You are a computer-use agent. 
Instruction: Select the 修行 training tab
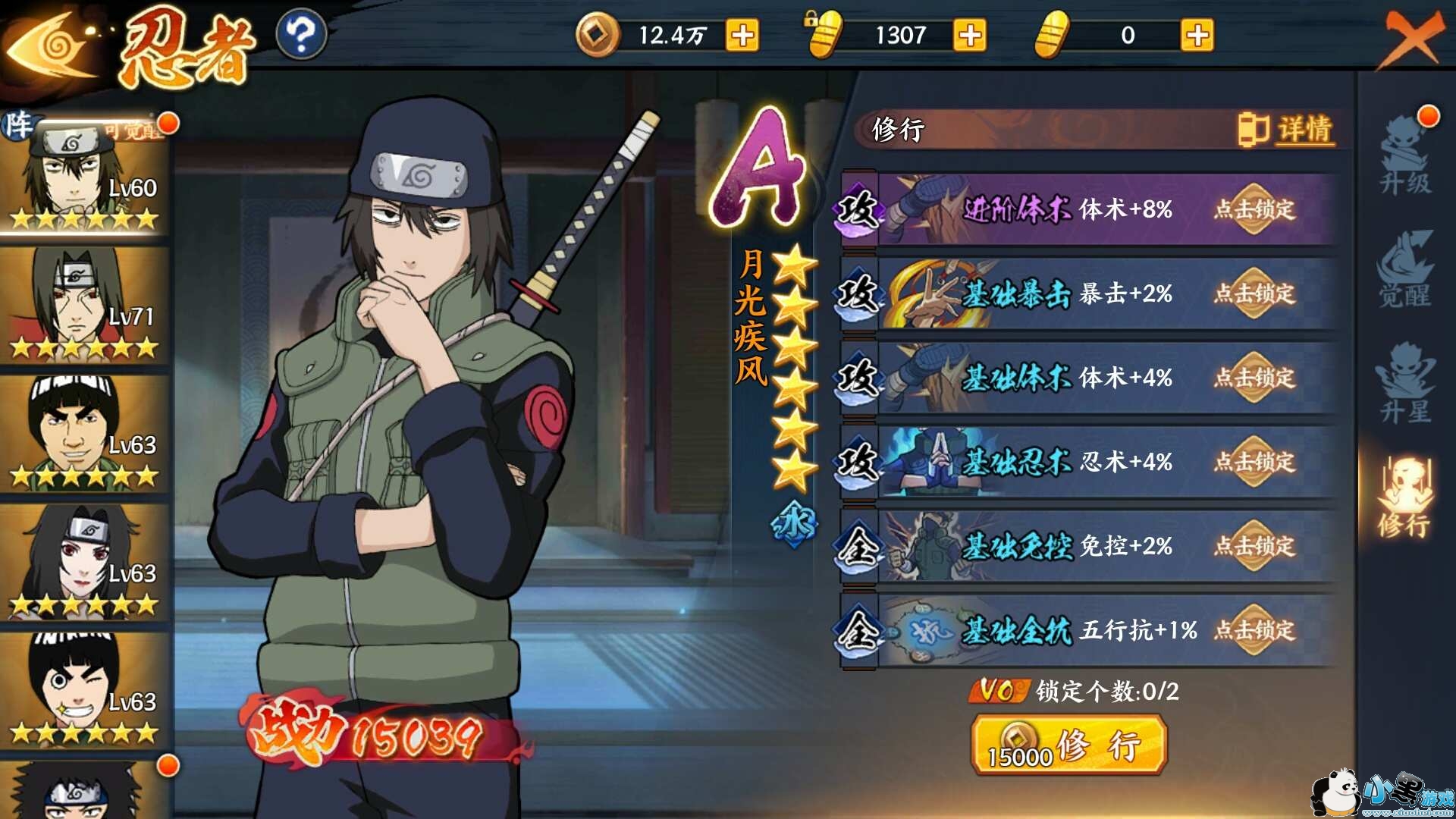(1405, 497)
